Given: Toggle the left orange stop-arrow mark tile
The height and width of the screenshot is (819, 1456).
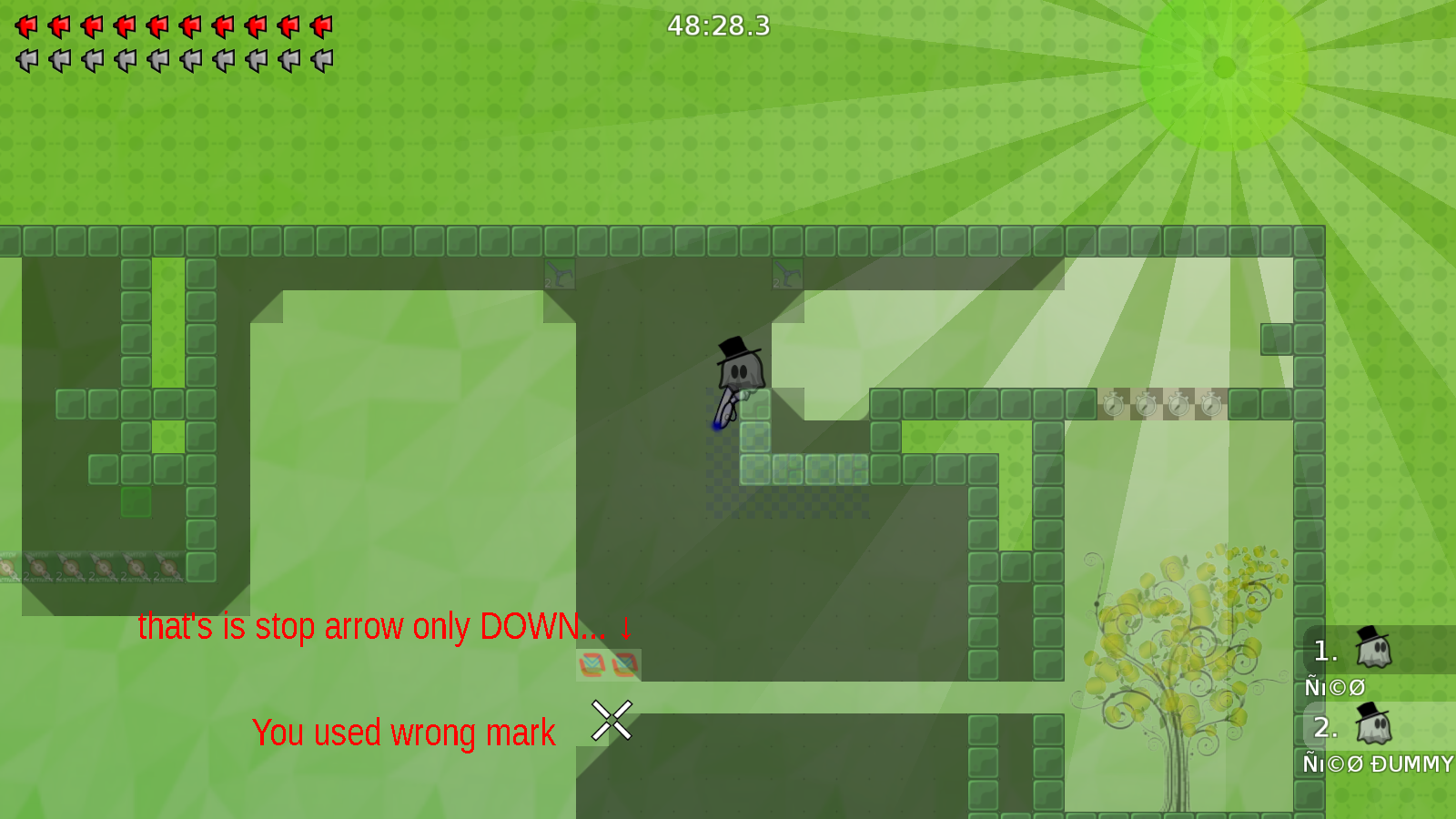Looking at the screenshot, I should [x=593, y=666].
